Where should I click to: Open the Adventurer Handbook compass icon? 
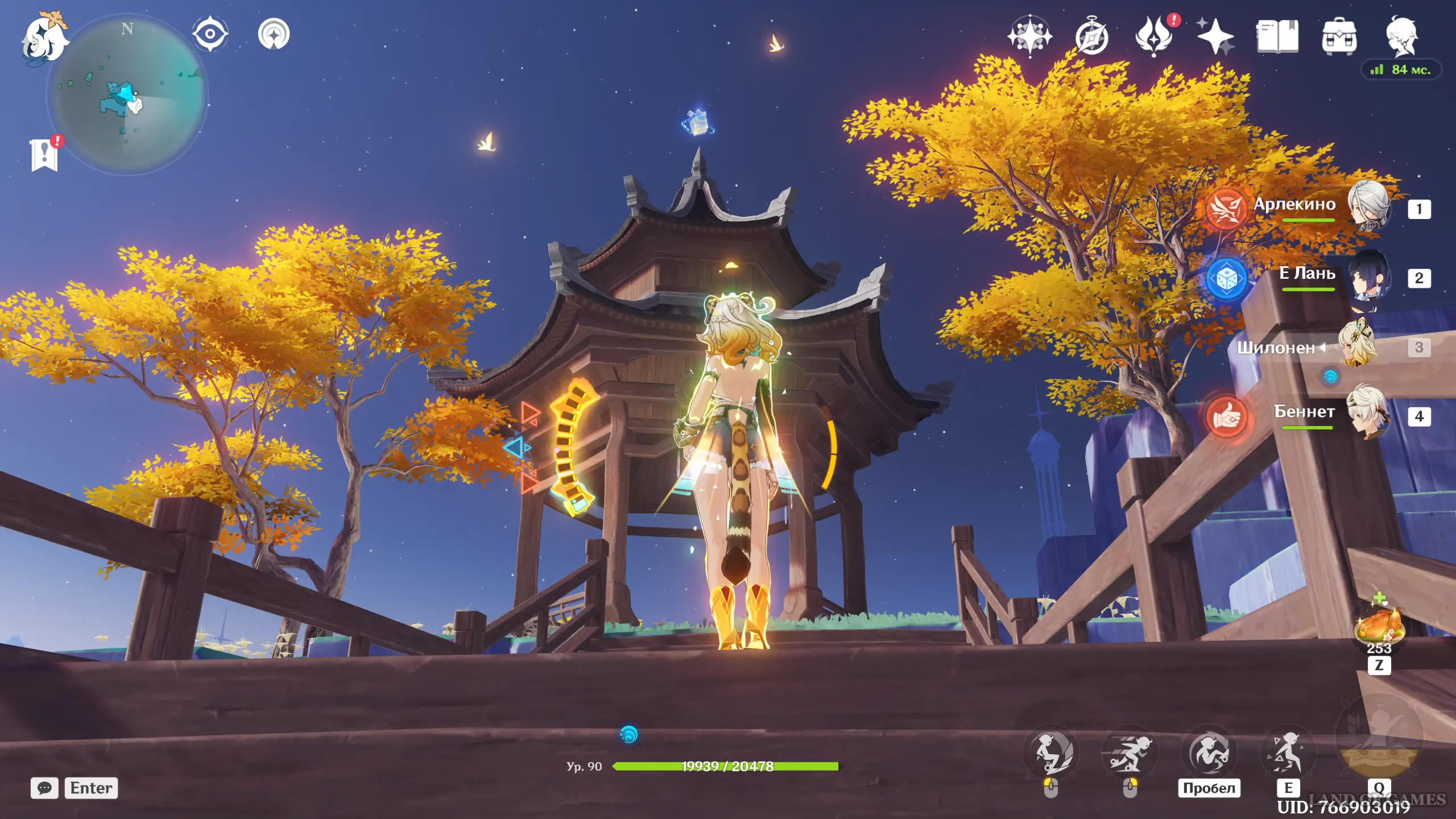pyautogui.click(x=1091, y=38)
